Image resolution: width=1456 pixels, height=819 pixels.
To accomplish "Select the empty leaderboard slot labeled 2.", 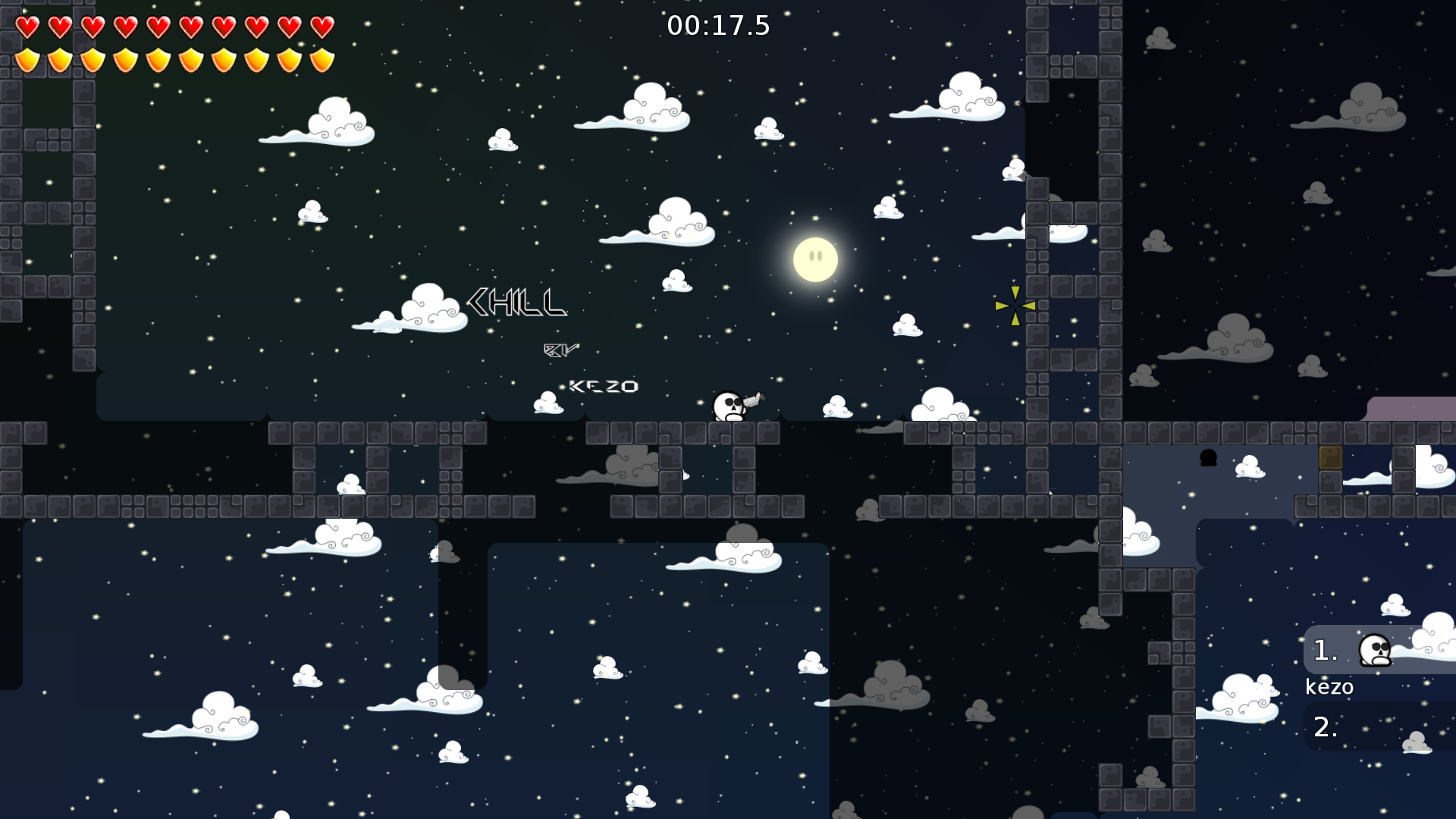I will tap(1324, 728).
